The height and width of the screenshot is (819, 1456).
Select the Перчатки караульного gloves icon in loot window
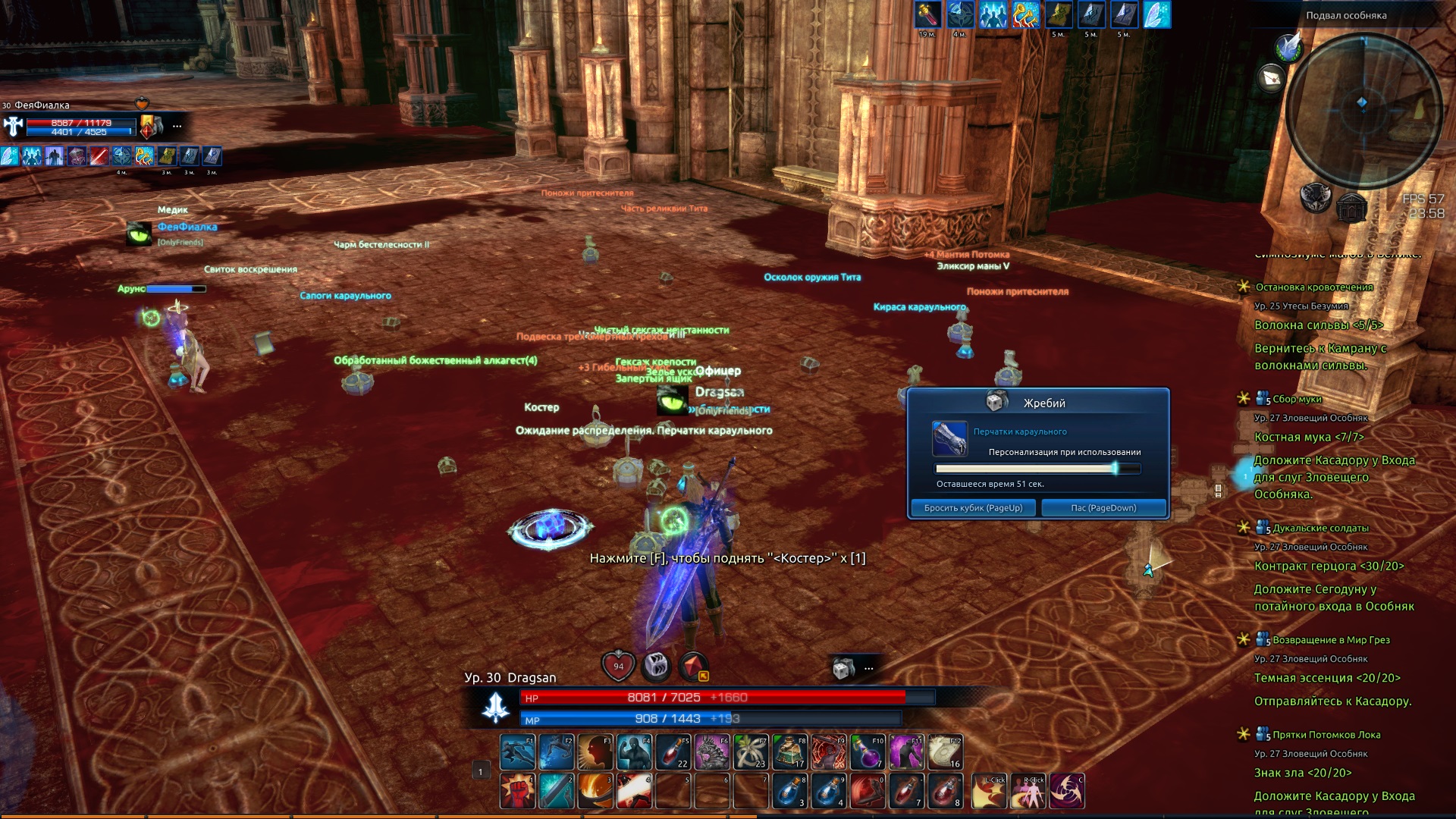[949, 439]
